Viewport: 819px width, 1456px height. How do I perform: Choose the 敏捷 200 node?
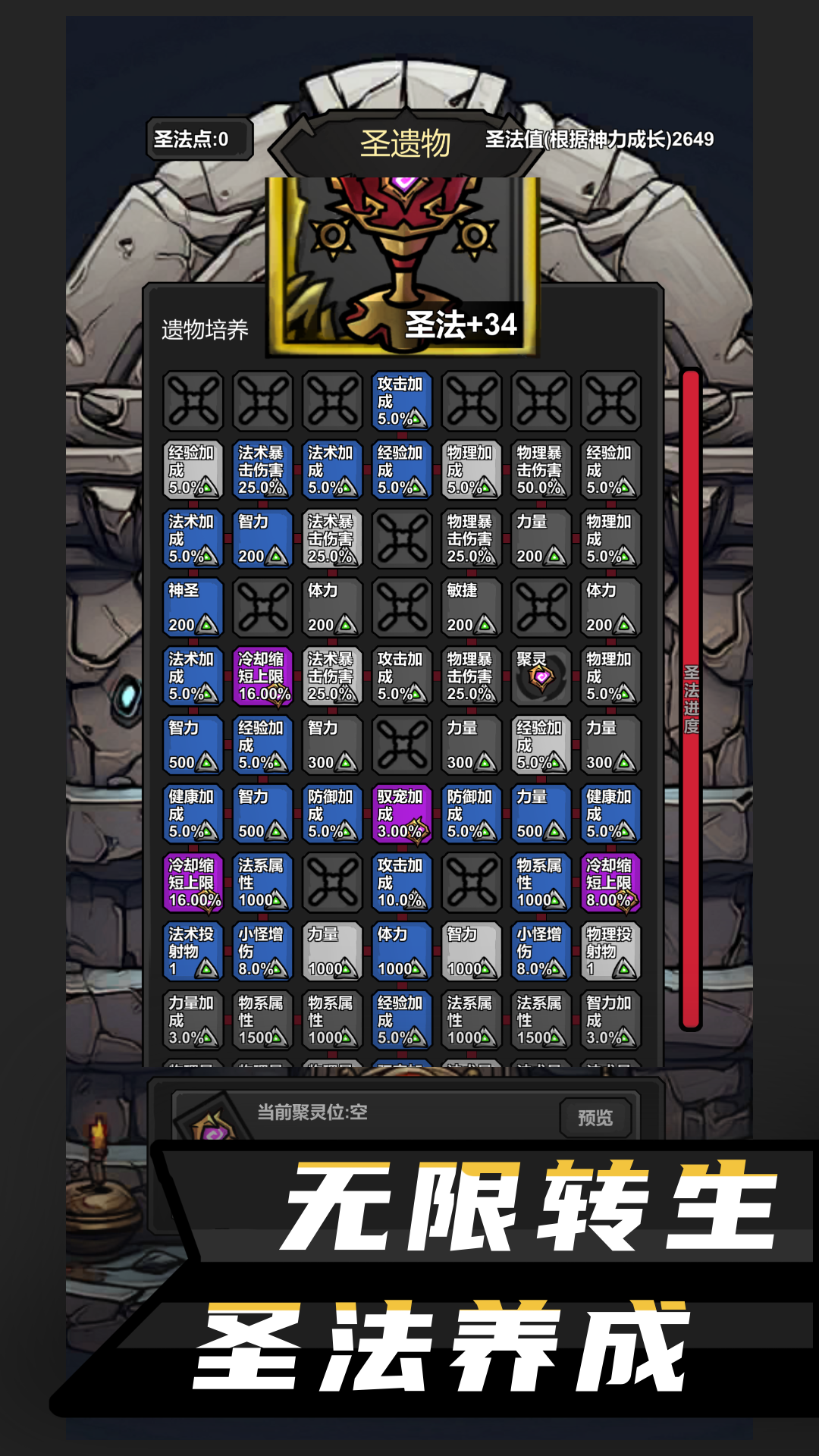tap(471, 607)
